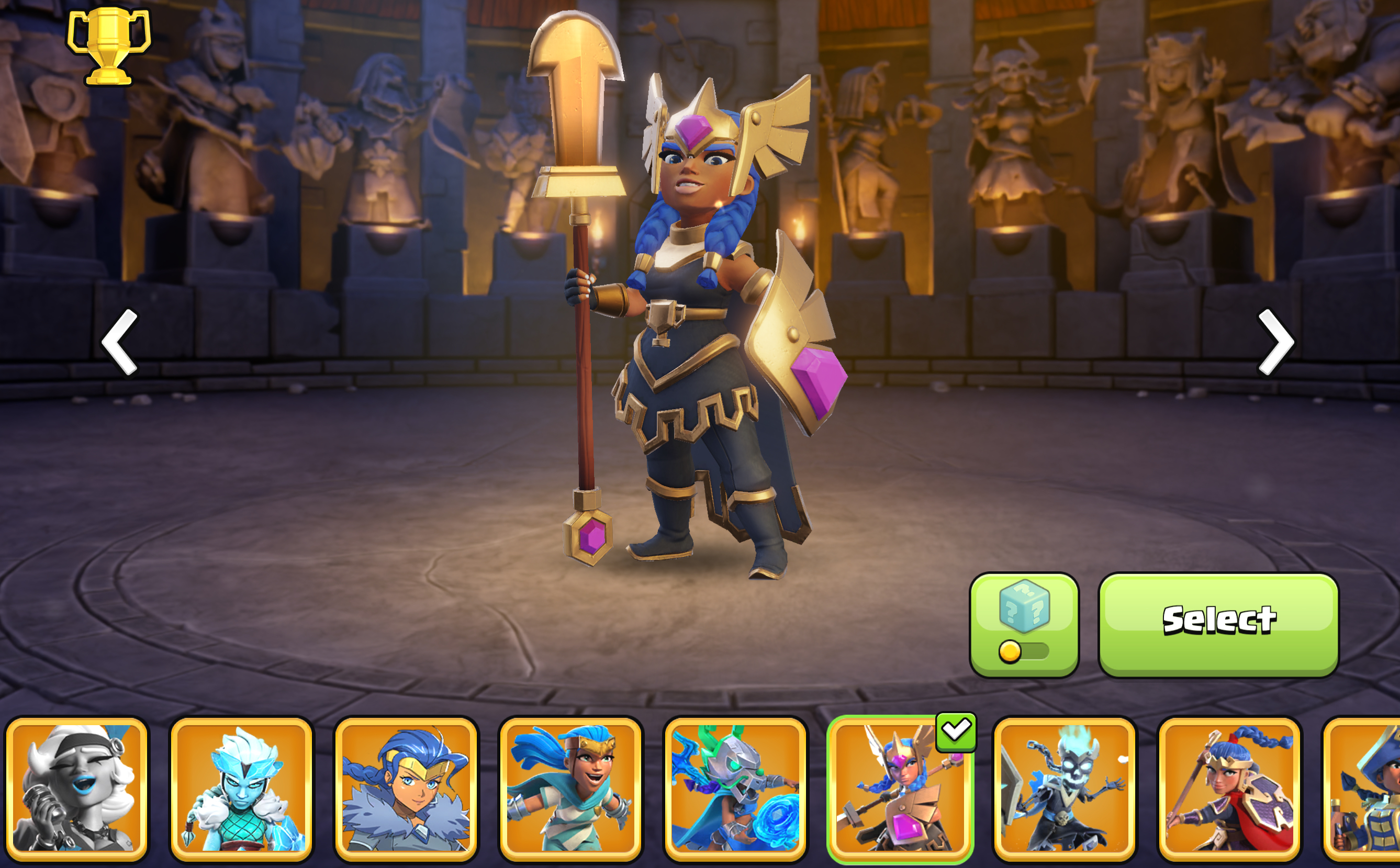
Task: Select the checked winged-helmet champion skin
Action: point(900,789)
